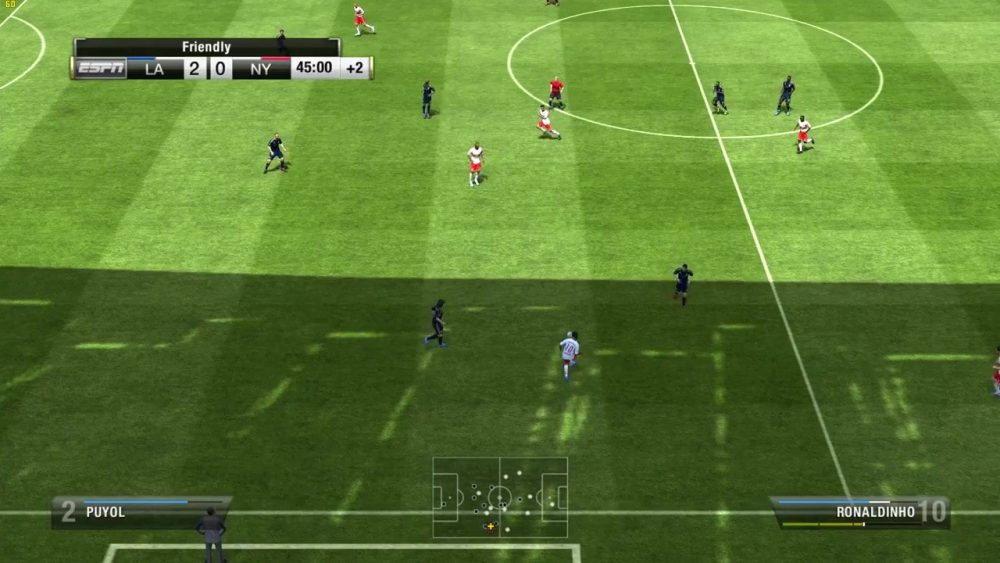Select the Ronaldinho player name panel
The height and width of the screenshot is (563, 1000).
pos(860,512)
